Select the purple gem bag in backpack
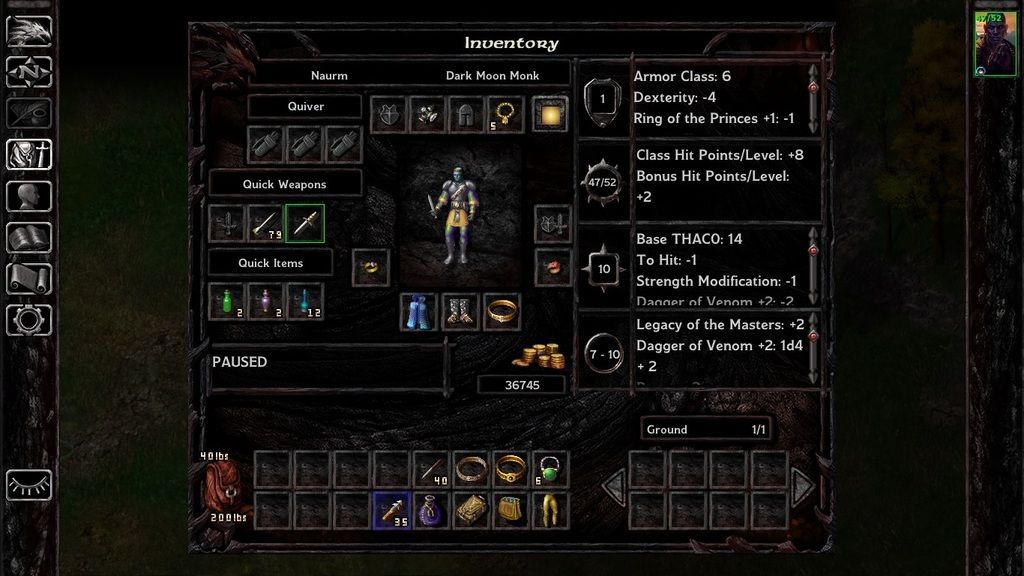 tap(431, 510)
